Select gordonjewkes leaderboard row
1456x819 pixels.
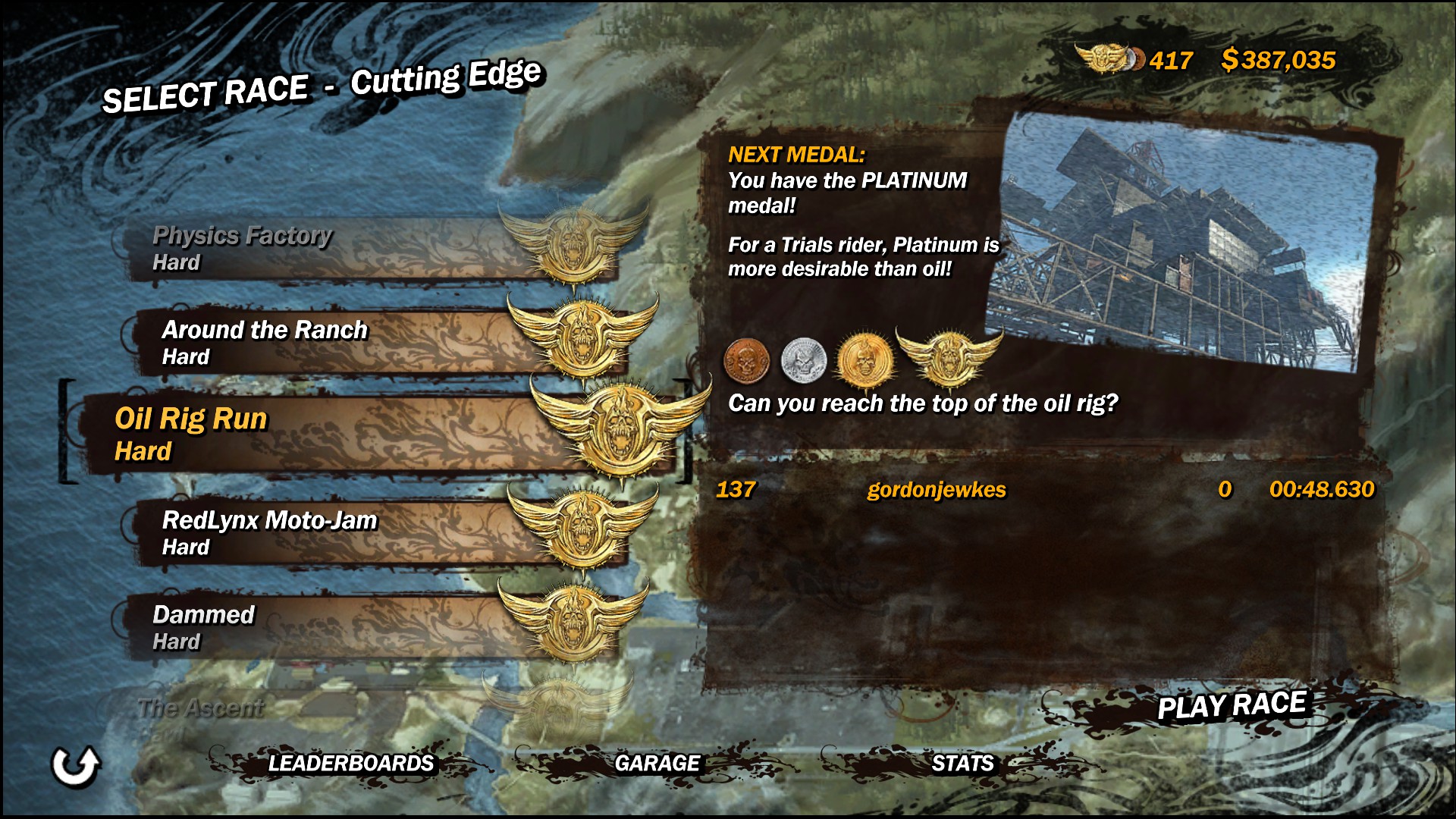pos(1045,490)
